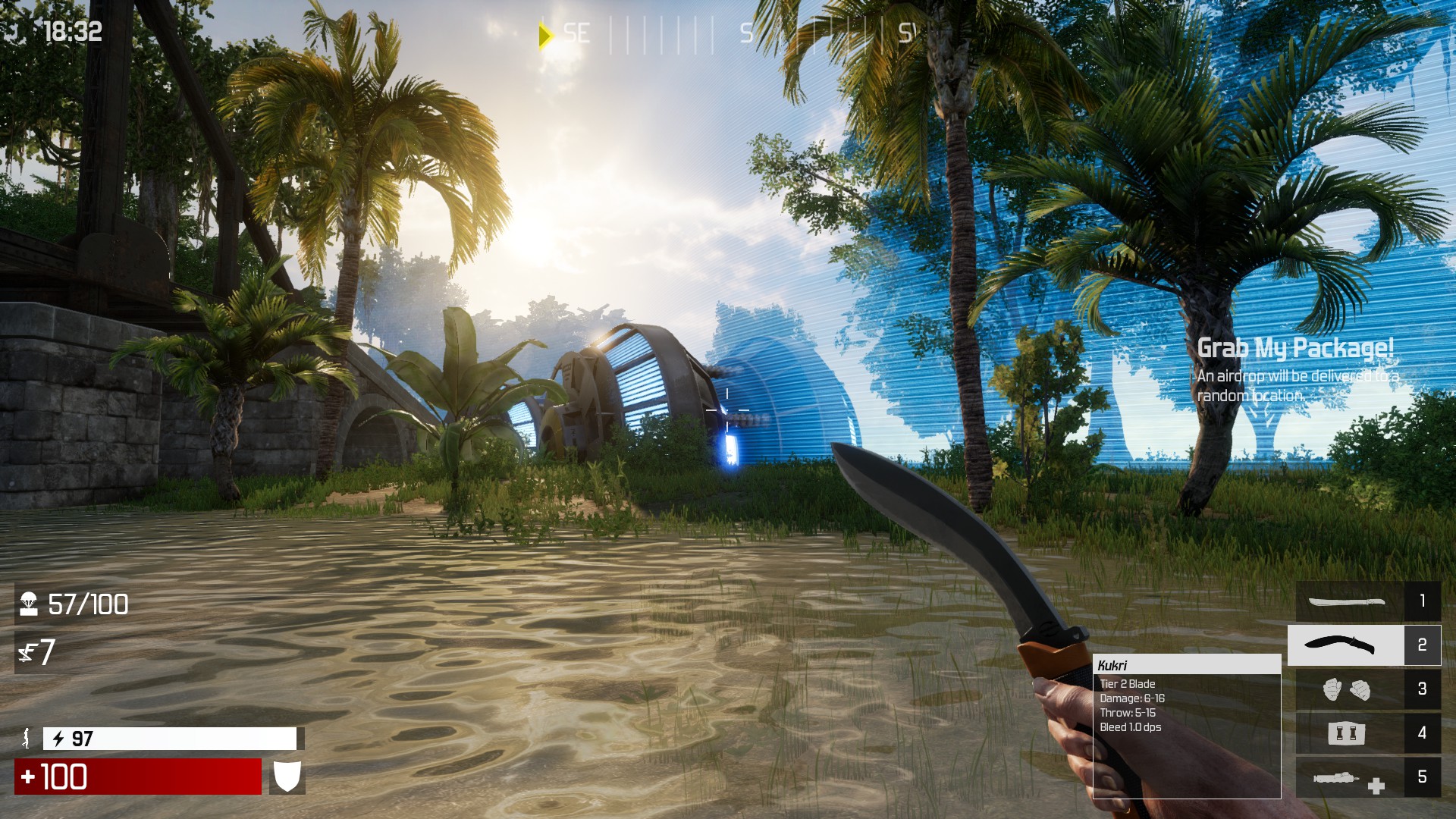
Task: Click the shield icon next to the health bar
Action: [x=287, y=777]
